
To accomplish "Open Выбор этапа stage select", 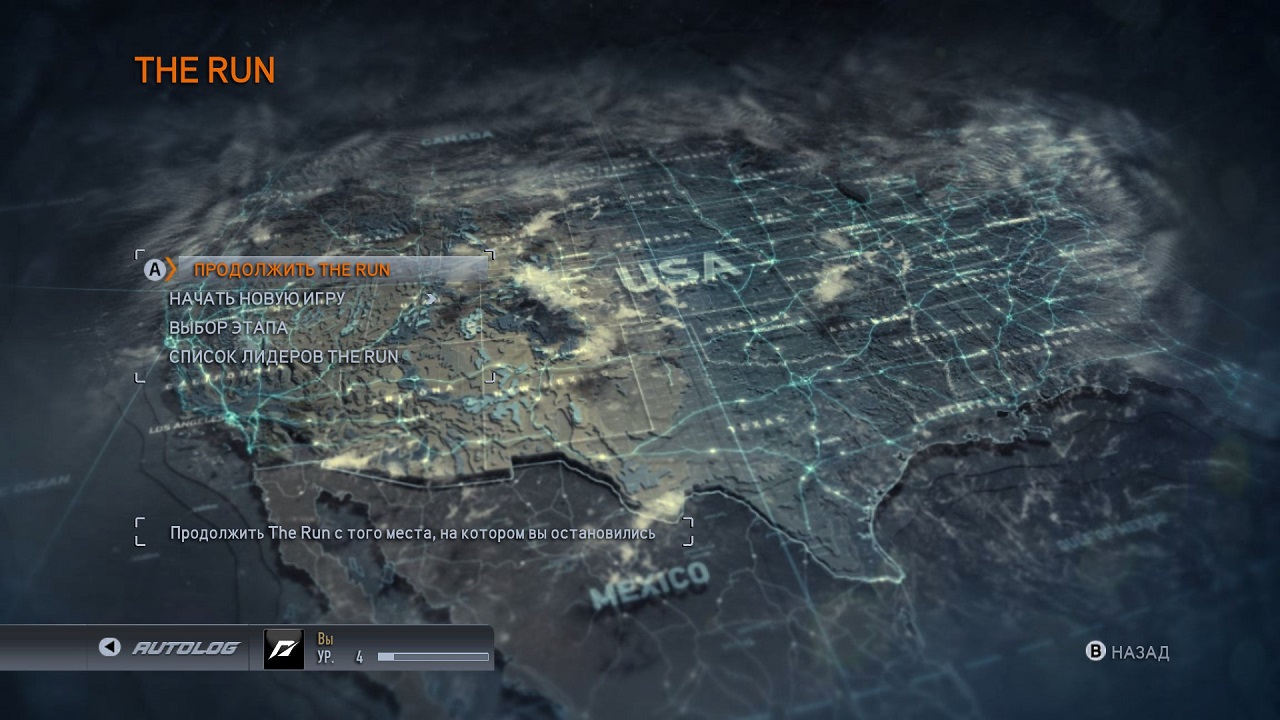I will click(228, 327).
